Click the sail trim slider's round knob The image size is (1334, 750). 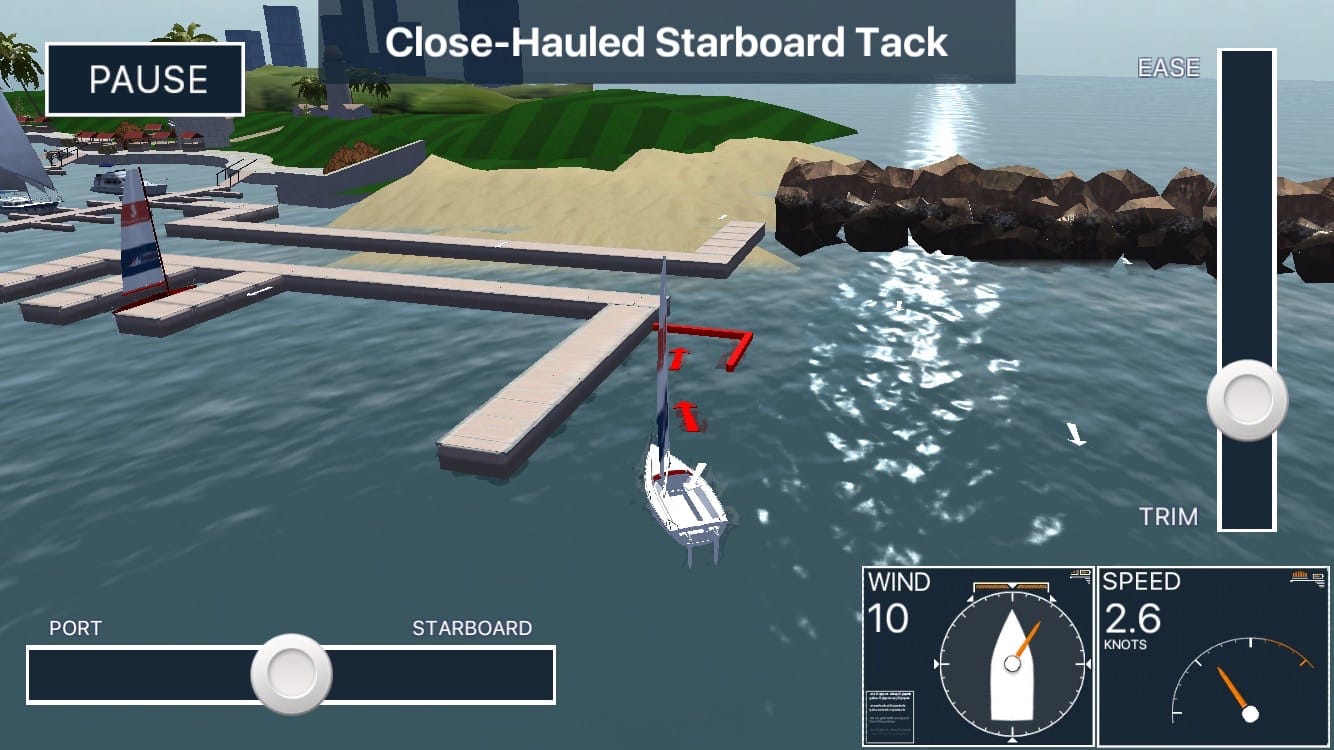click(x=1247, y=400)
